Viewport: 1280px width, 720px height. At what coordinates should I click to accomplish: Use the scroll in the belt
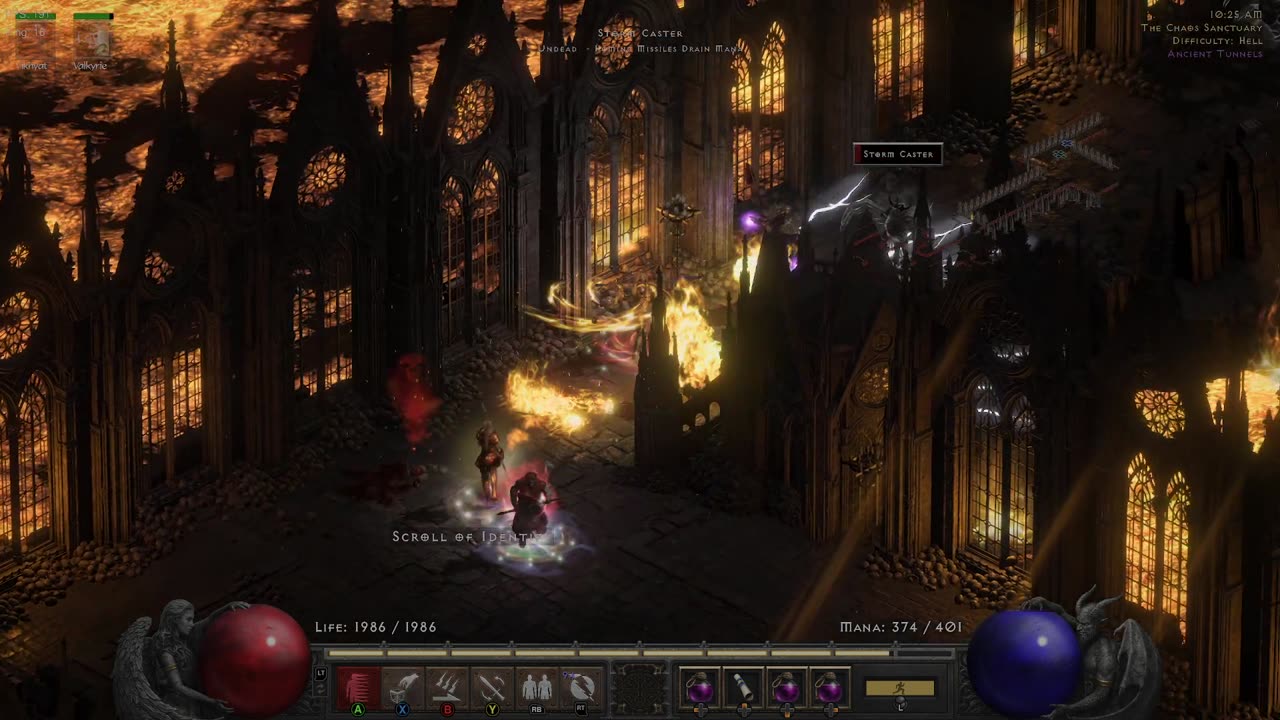(743, 687)
